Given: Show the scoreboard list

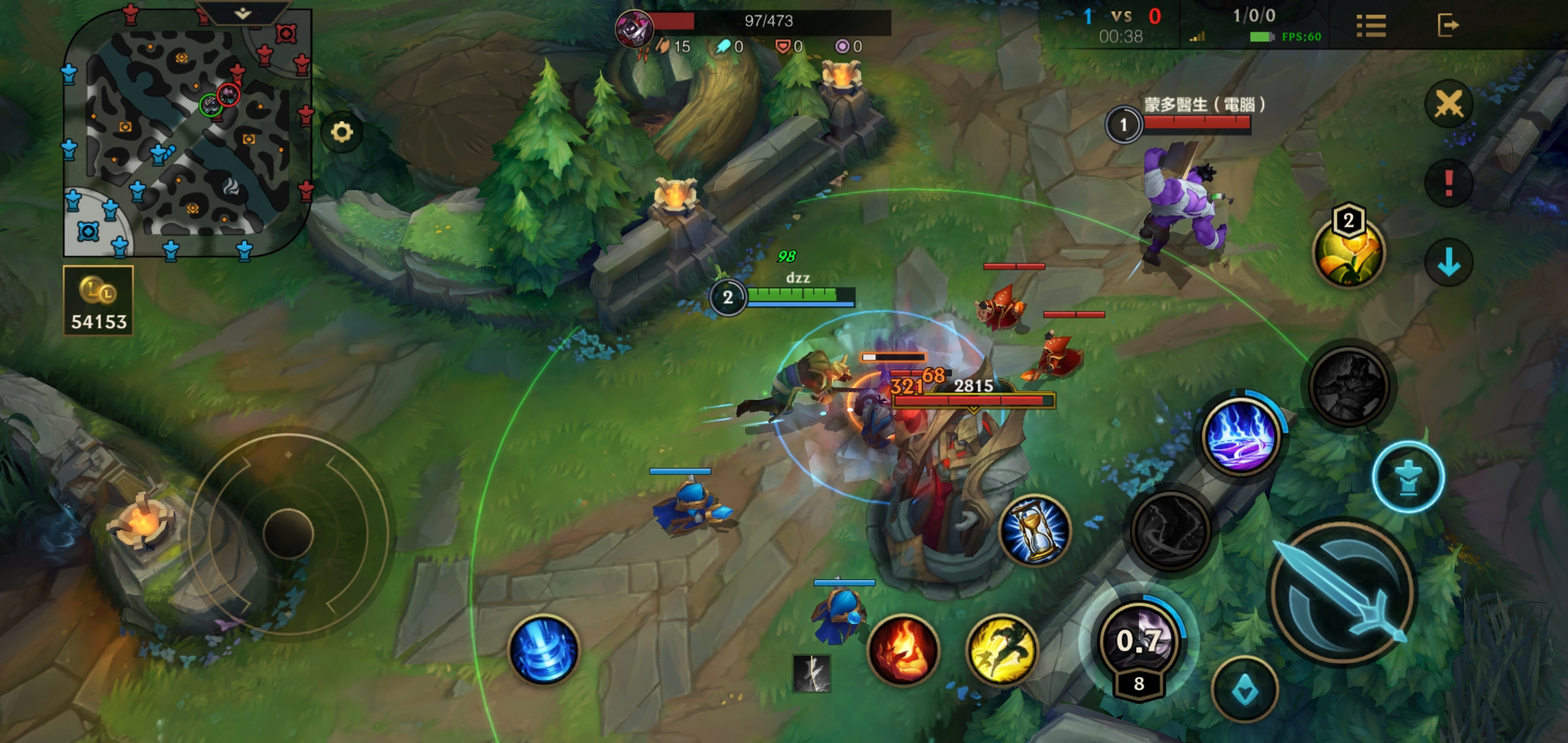Looking at the screenshot, I should [x=1371, y=26].
